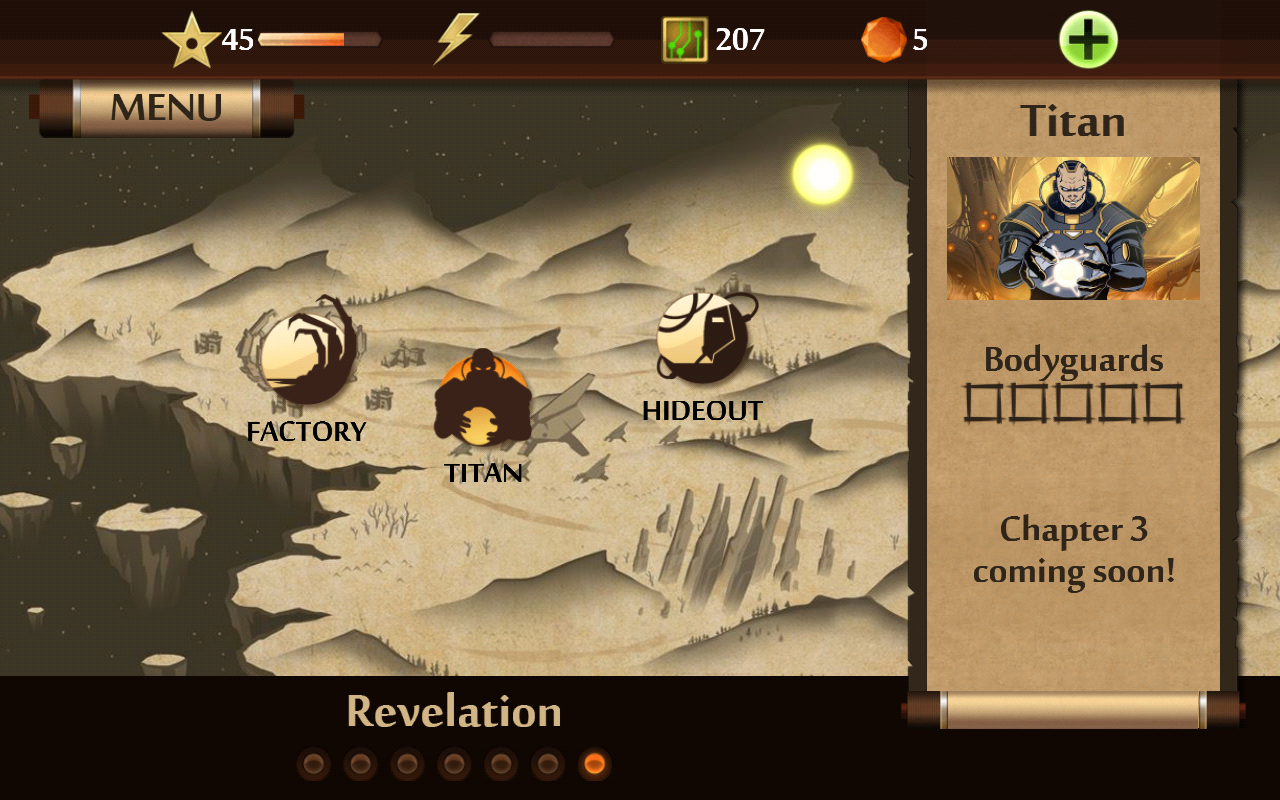Tap the green plus button to add currency

click(1088, 40)
